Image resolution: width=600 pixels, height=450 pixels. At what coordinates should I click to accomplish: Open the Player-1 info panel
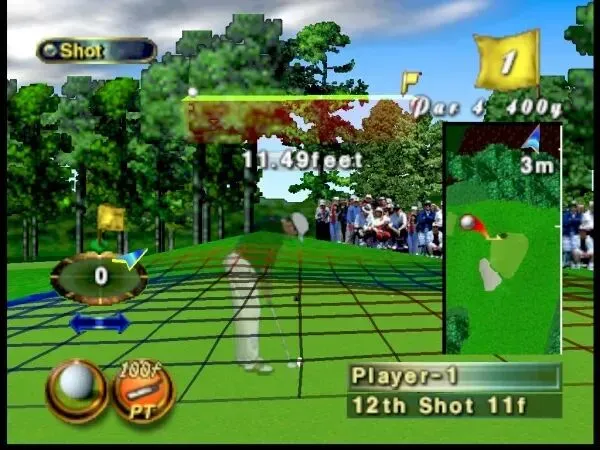pos(454,376)
